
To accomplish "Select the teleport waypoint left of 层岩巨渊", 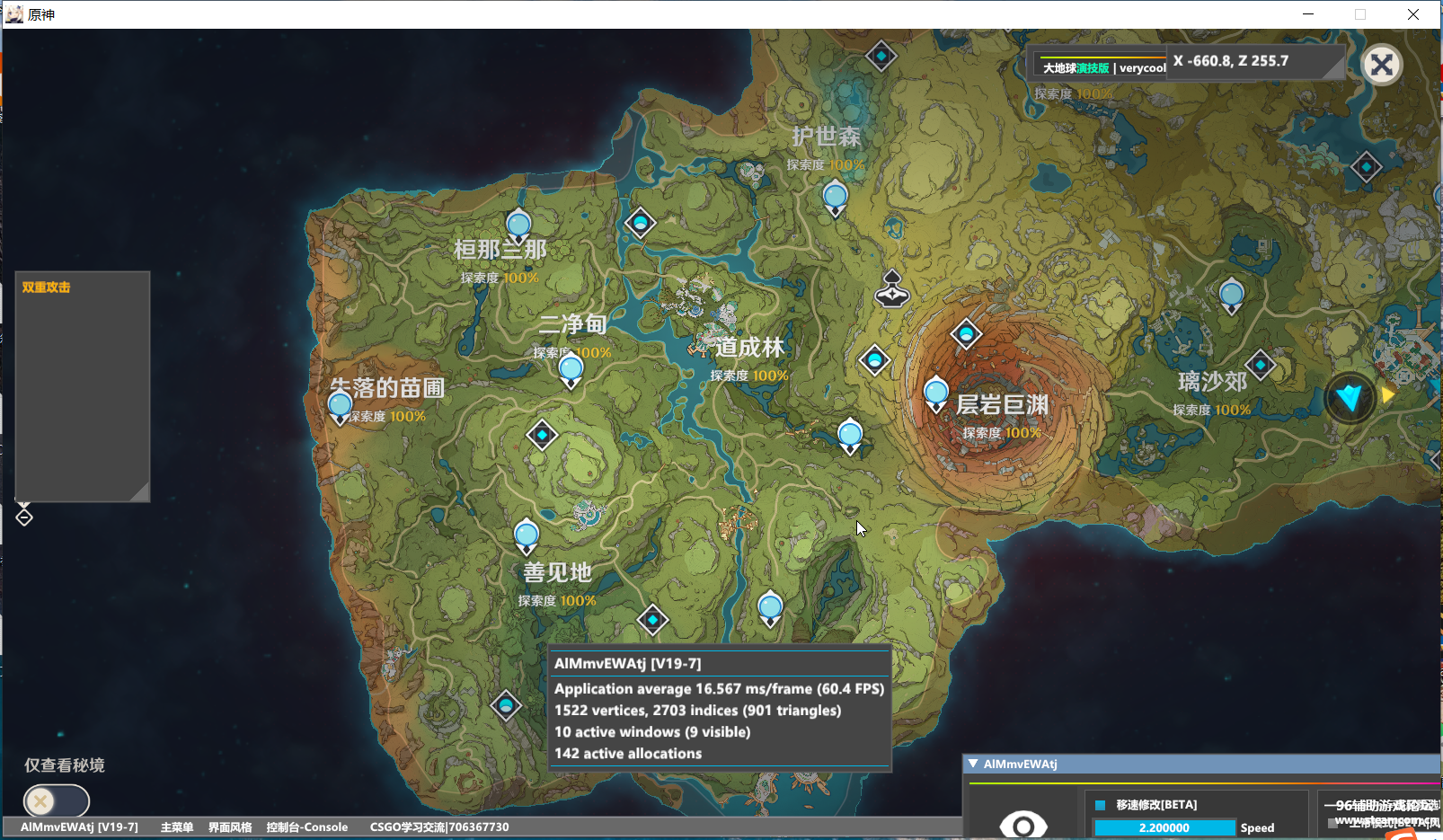I will tap(936, 393).
